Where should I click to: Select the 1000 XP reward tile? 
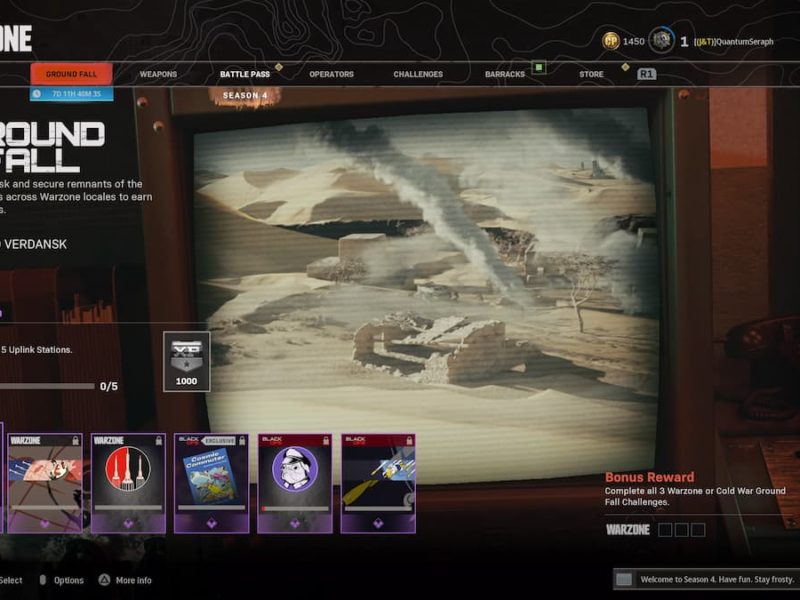(x=186, y=360)
